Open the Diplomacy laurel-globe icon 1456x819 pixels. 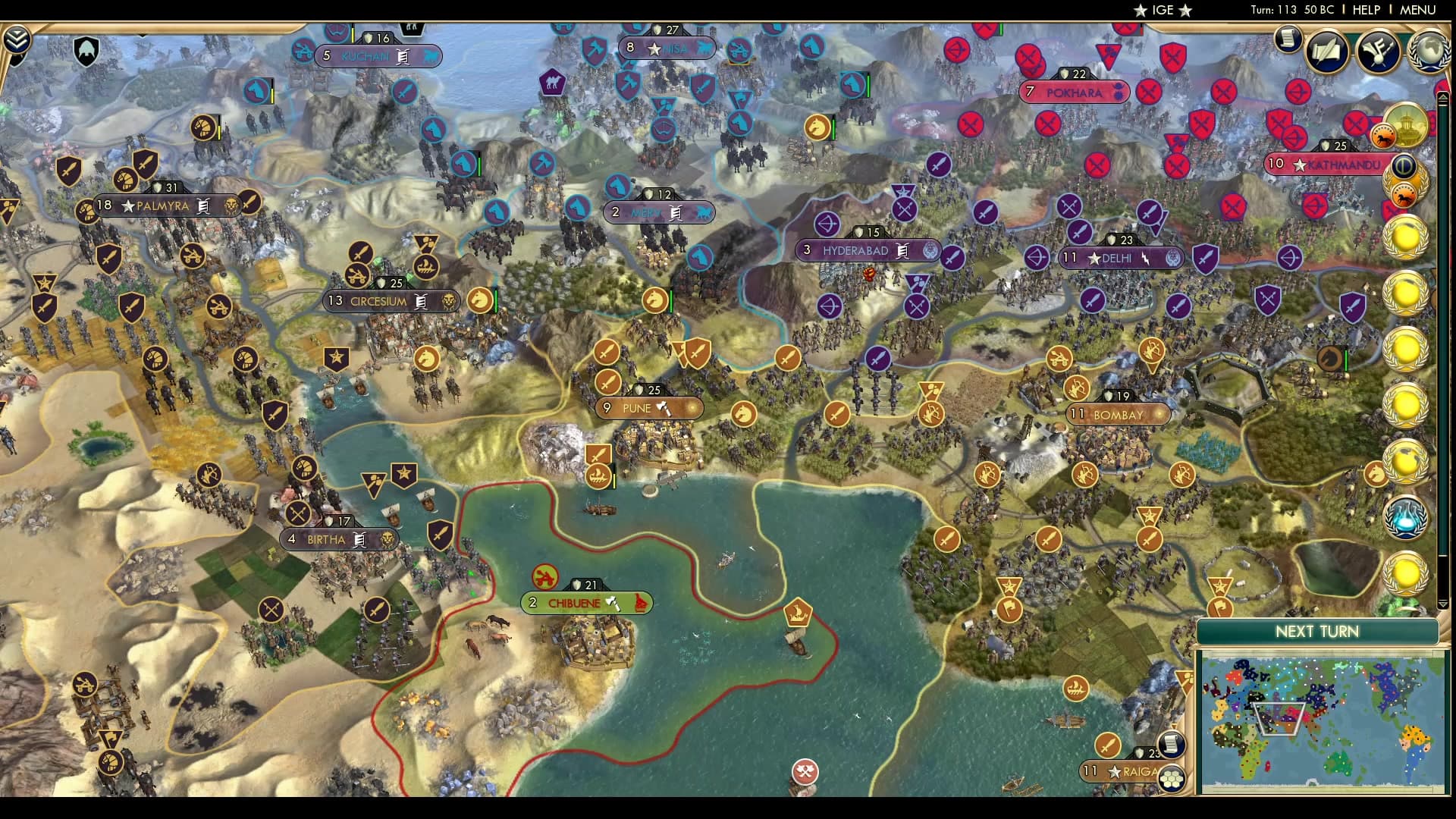point(1429,52)
